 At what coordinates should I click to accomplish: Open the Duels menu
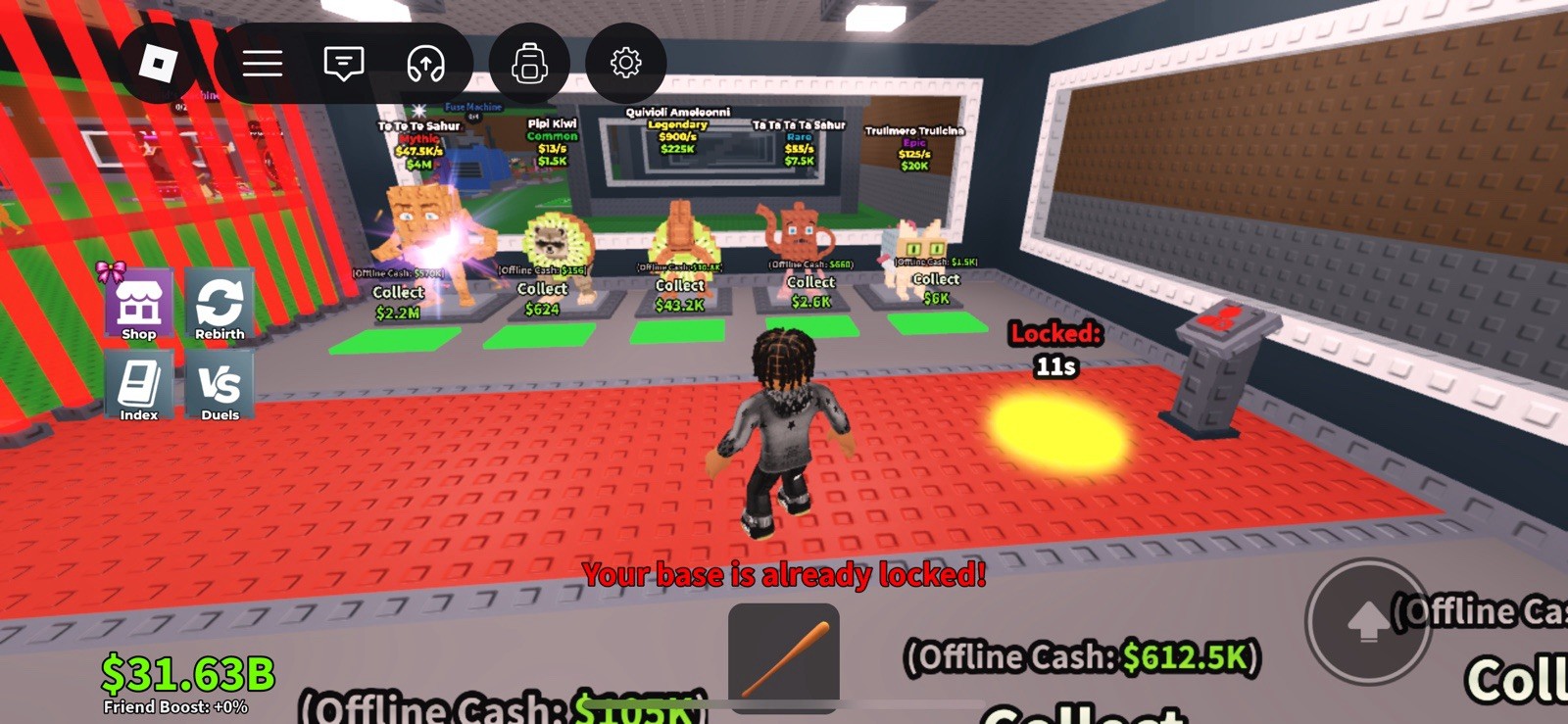219,385
